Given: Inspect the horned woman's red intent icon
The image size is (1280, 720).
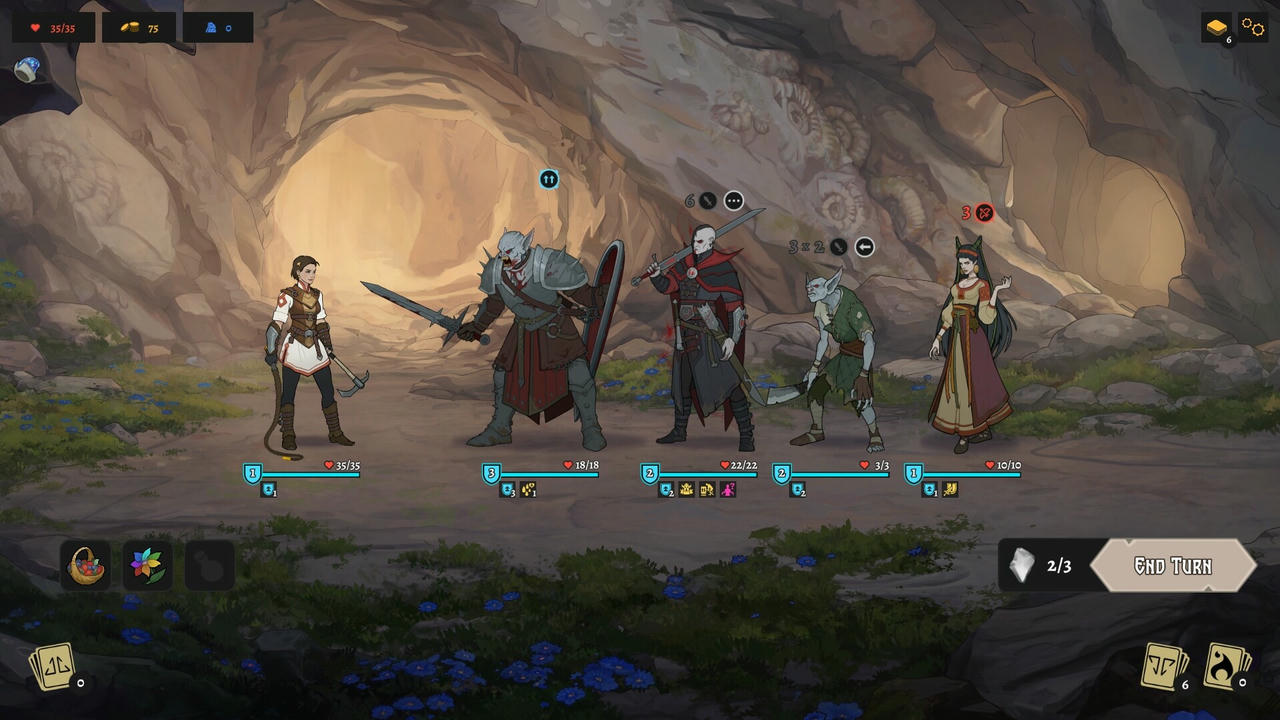Looking at the screenshot, I should pos(984,212).
